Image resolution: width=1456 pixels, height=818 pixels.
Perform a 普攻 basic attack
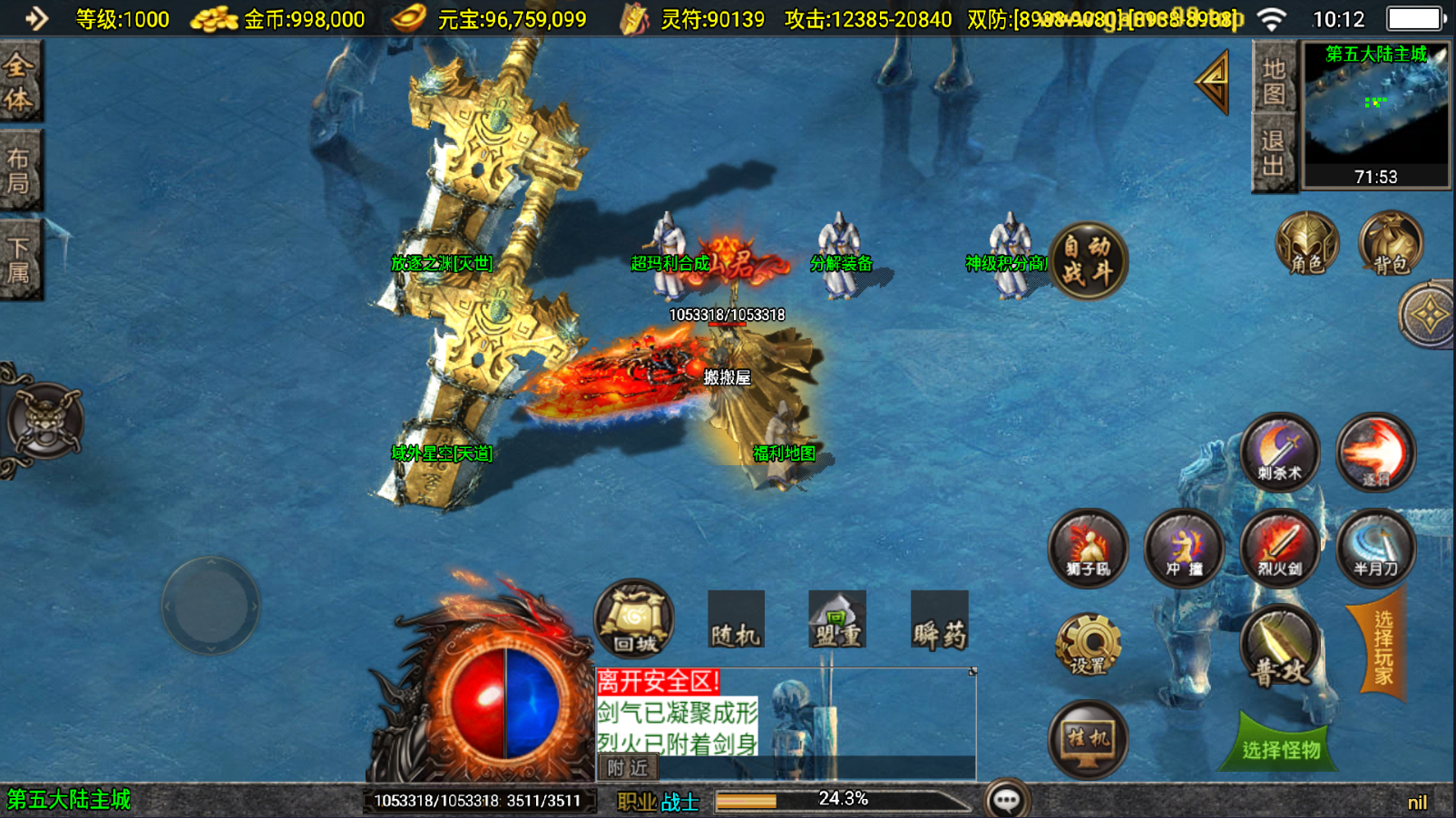(1279, 646)
